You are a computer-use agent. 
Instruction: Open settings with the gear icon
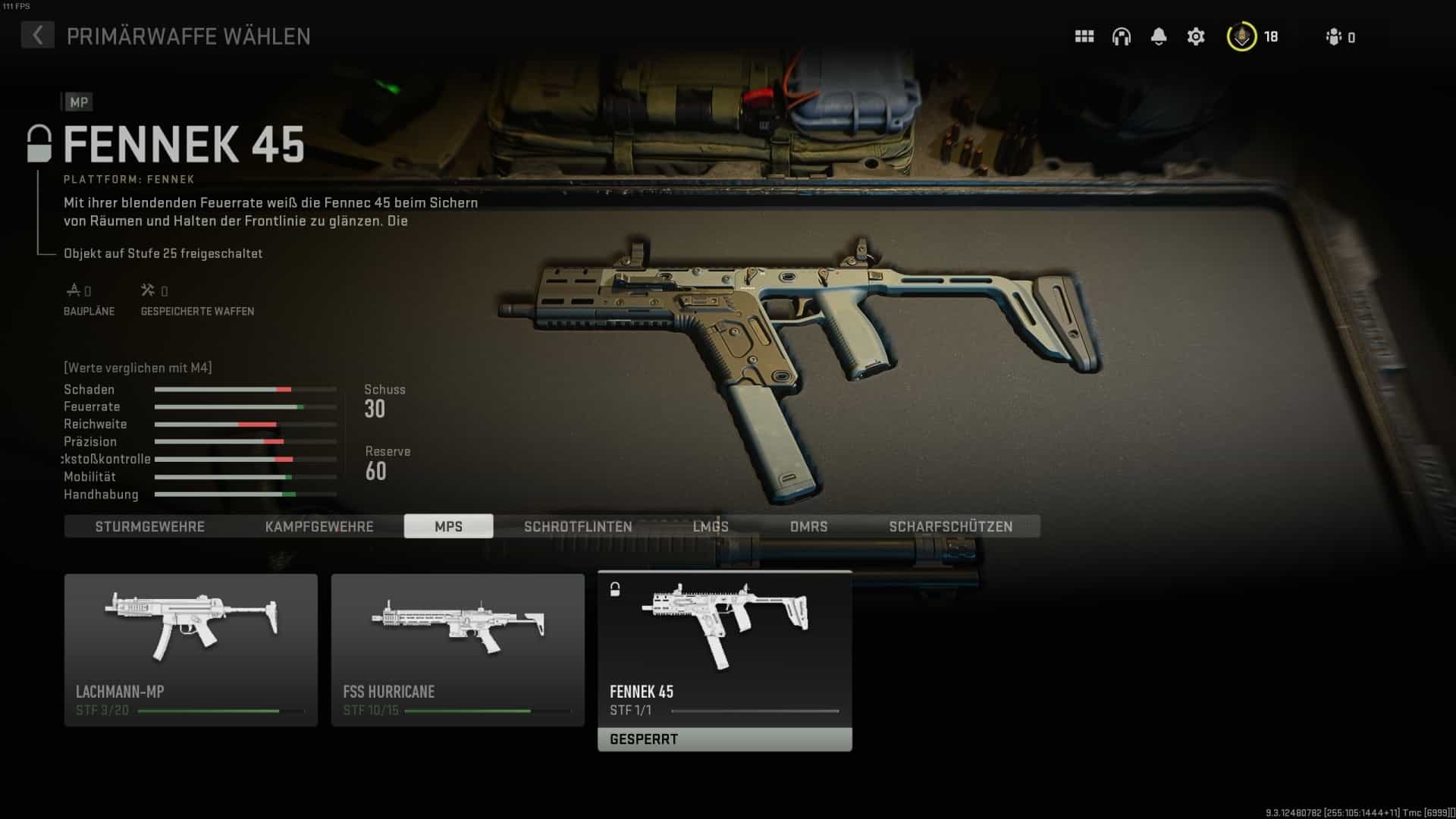tap(1196, 36)
